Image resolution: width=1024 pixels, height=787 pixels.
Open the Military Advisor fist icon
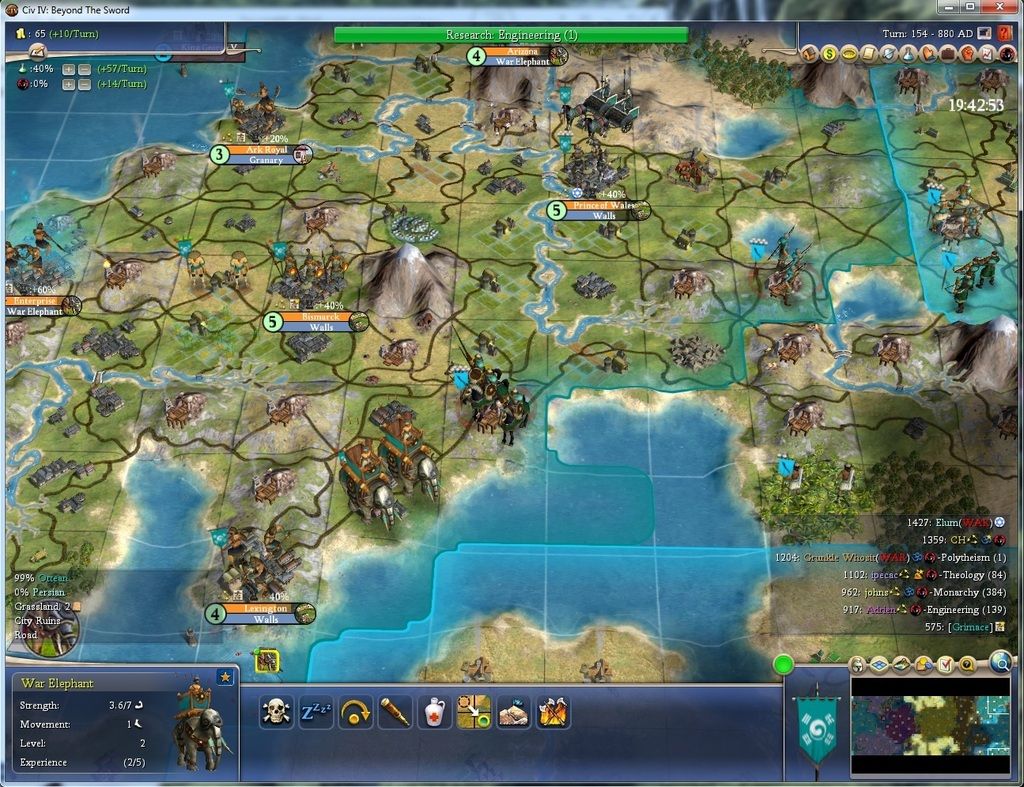969,53
